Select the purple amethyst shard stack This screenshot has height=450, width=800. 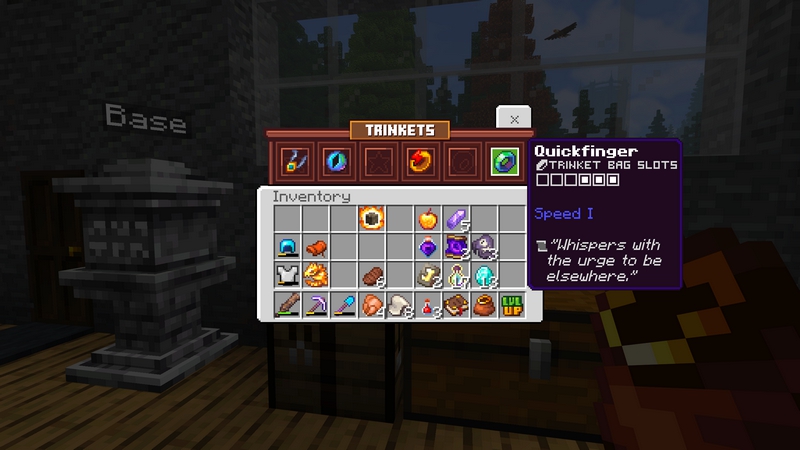pyautogui.click(x=456, y=218)
